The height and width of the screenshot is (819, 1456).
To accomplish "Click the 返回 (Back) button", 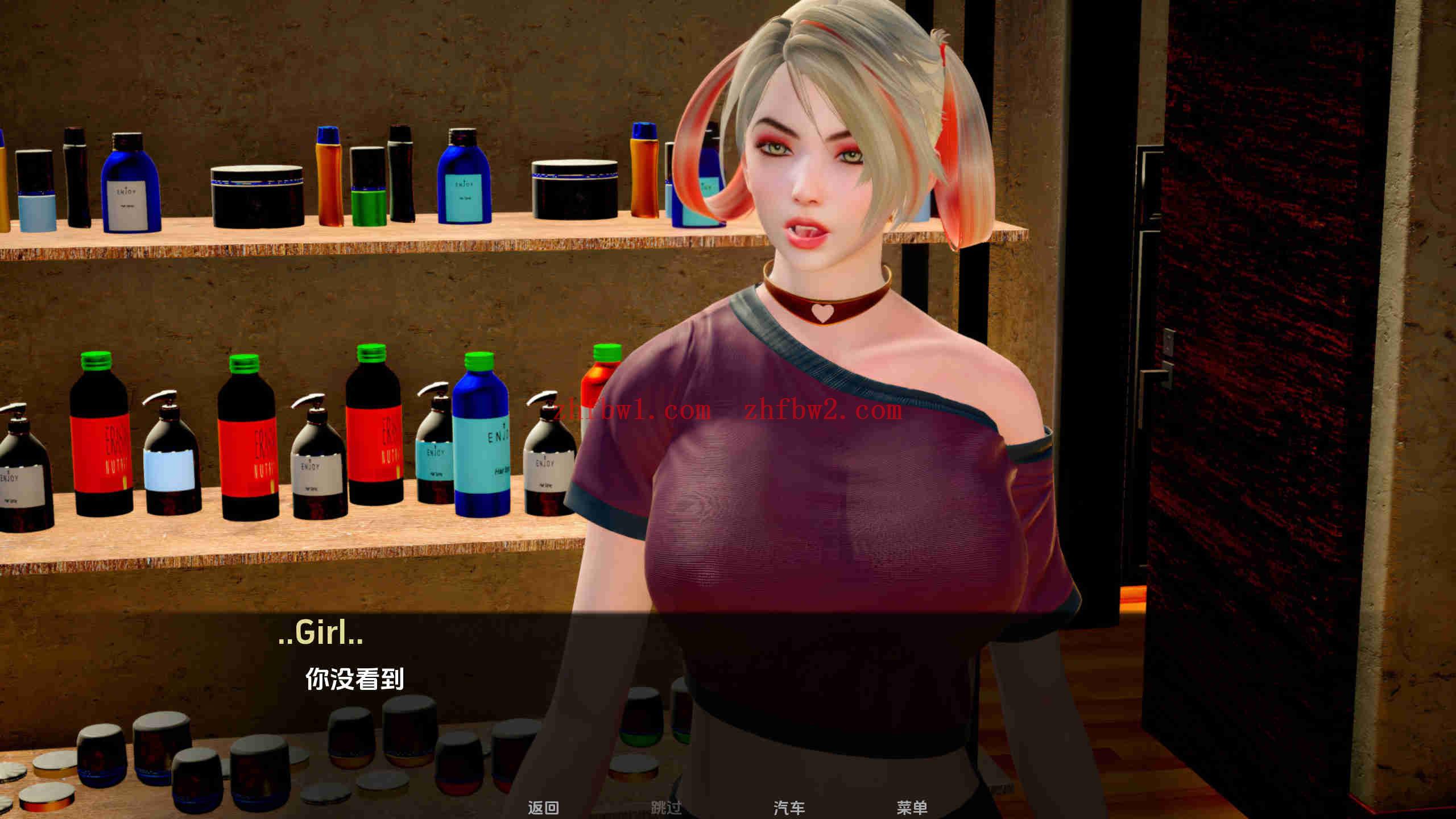I will [x=544, y=807].
